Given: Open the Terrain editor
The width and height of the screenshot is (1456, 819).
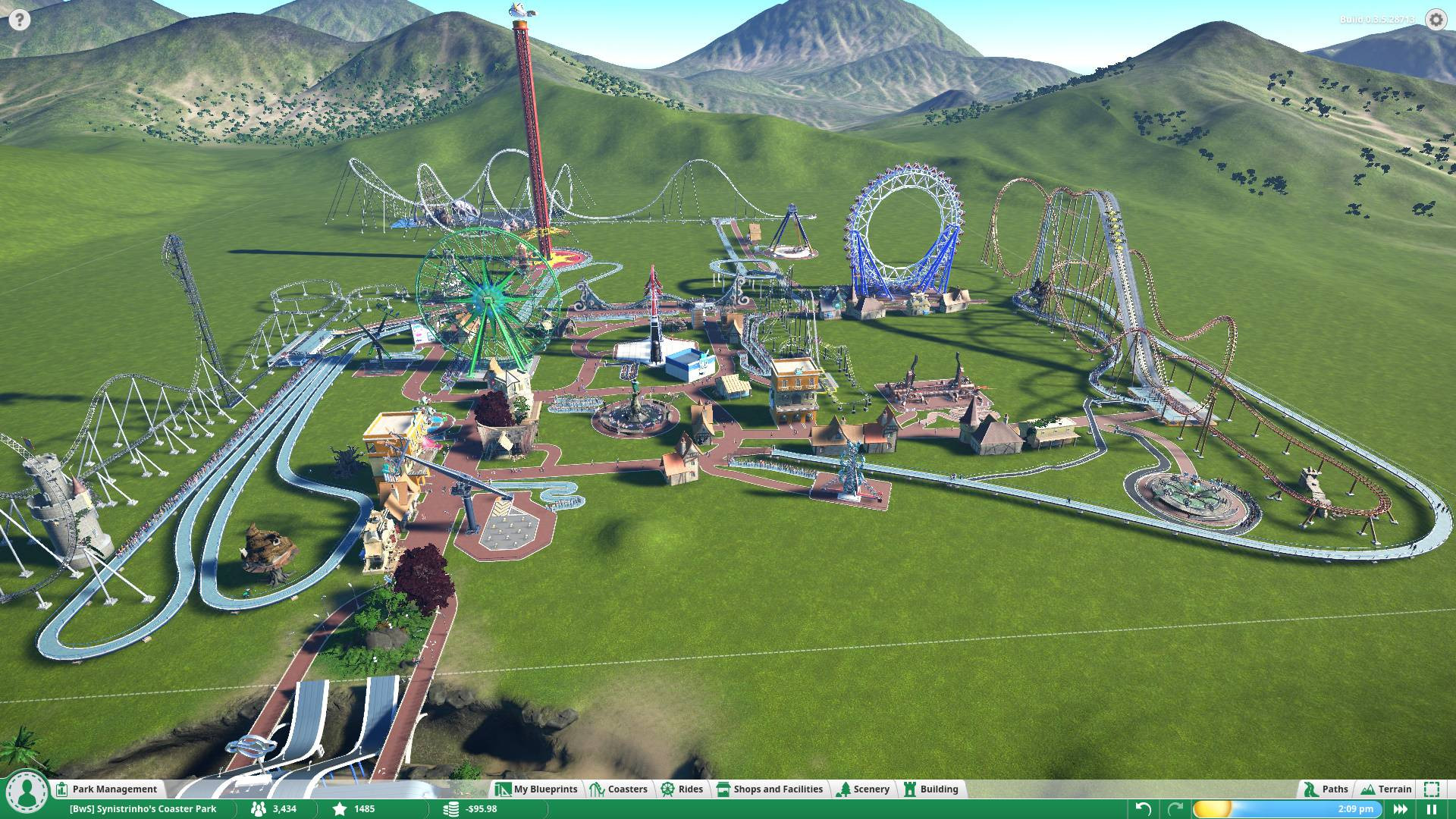Looking at the screenshot, I should pos(1387,789).
